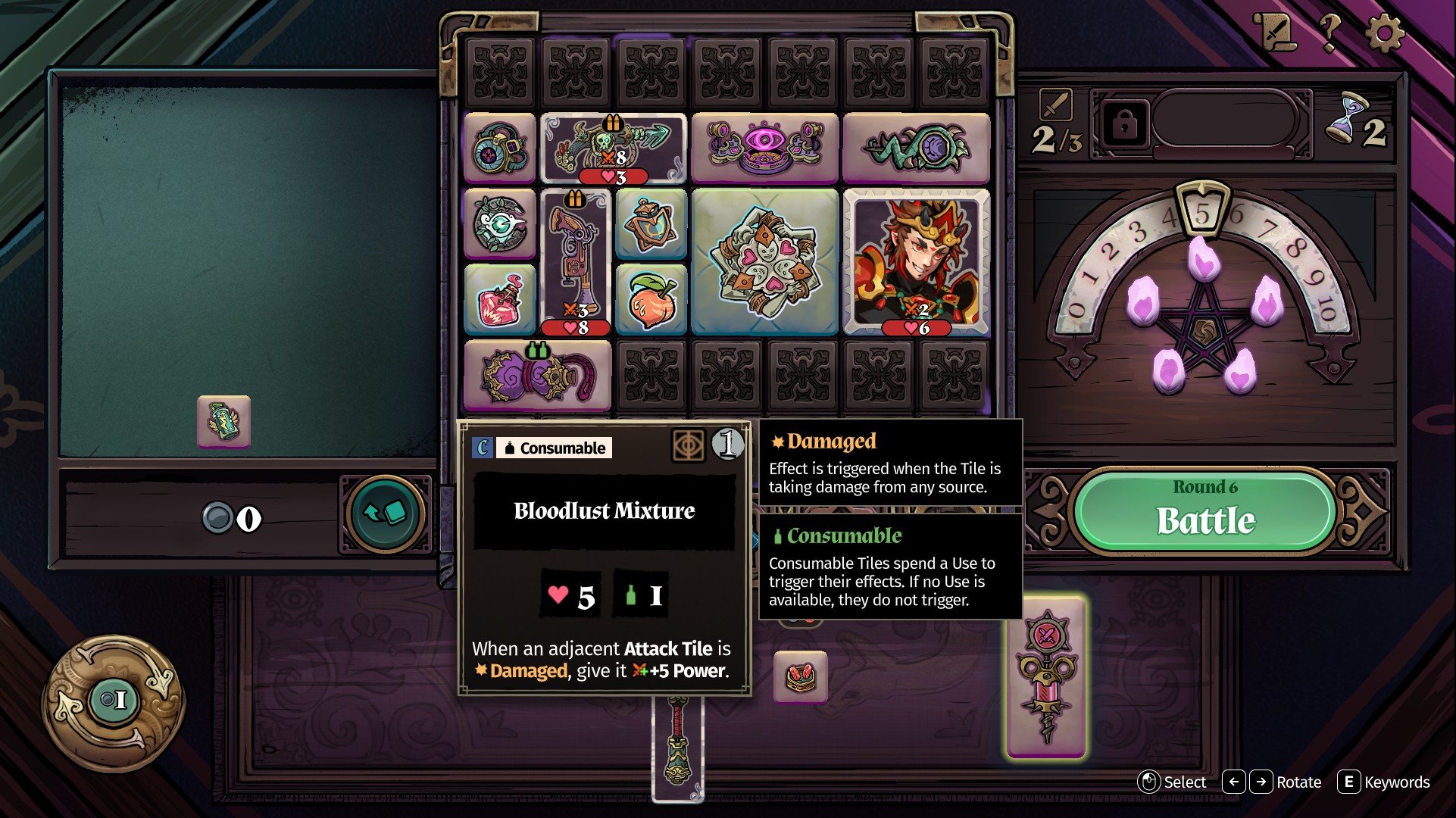Select the green serpent amulet tile
The width and height of the screenshot is (1456, 818).
click(x=916, y=148)
